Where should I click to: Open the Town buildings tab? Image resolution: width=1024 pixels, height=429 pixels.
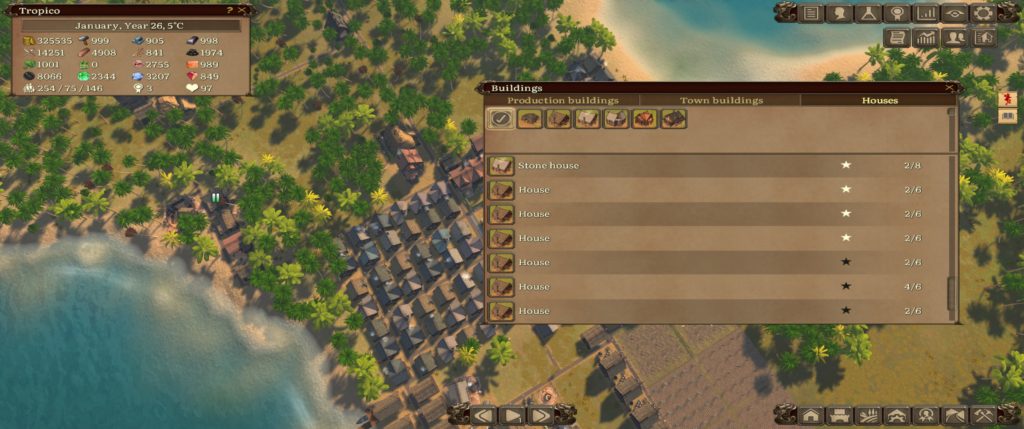pyautogui.click(x=721, y=100)
